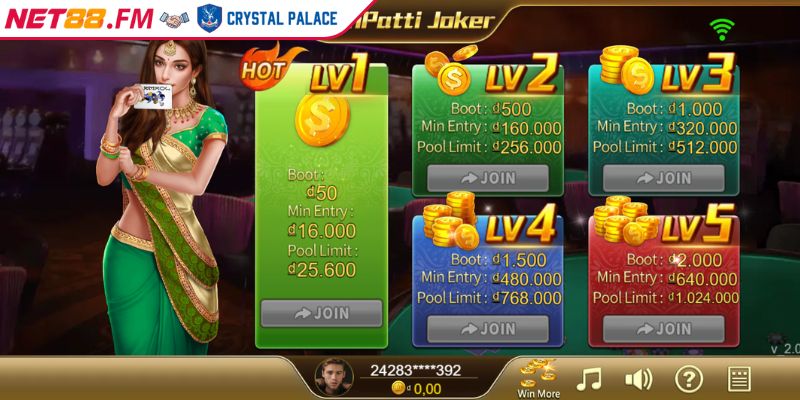Join the LV1 hot table

point(320,313)
